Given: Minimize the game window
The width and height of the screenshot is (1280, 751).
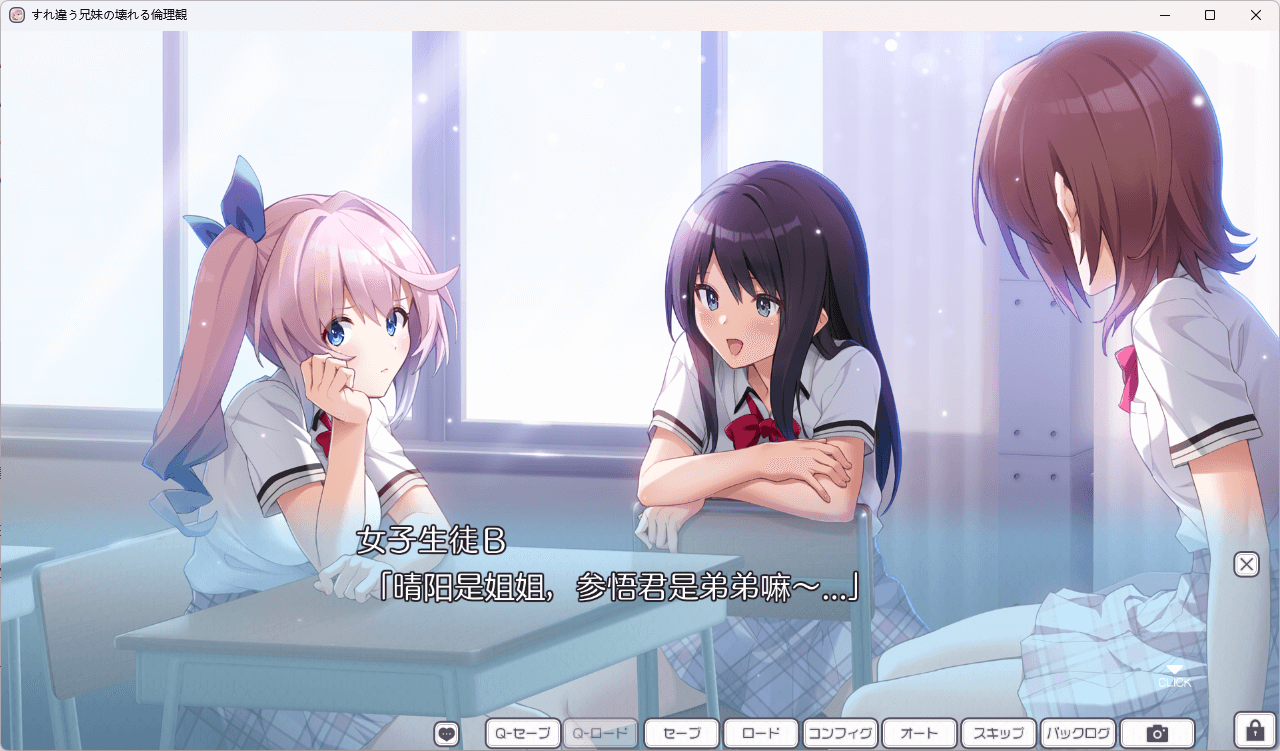Looking at the screenshot, I should (x=1163, y=14).
